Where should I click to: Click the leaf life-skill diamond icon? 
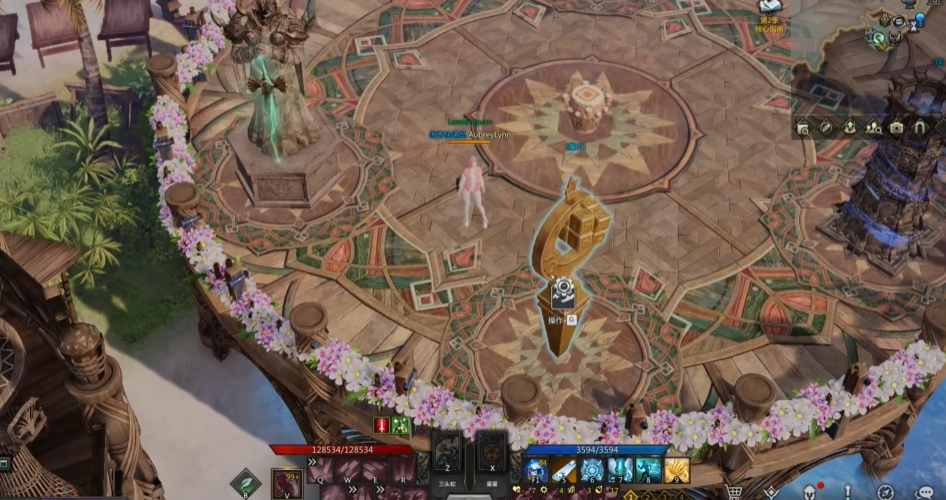(x=245, y=484)
